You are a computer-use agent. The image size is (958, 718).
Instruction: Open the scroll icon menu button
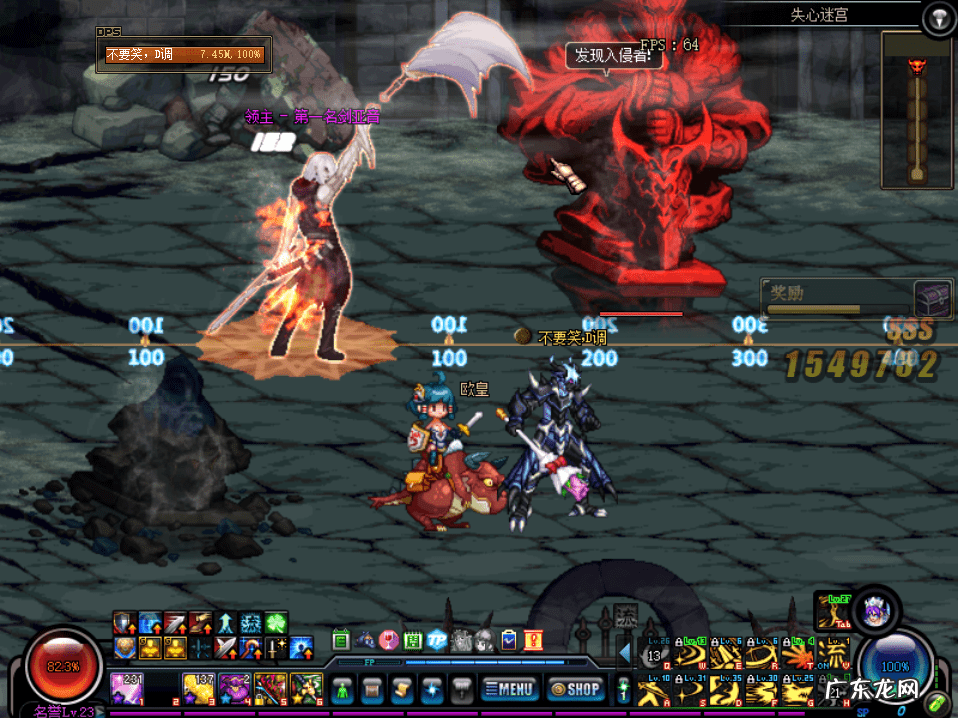tap(402, 688)
